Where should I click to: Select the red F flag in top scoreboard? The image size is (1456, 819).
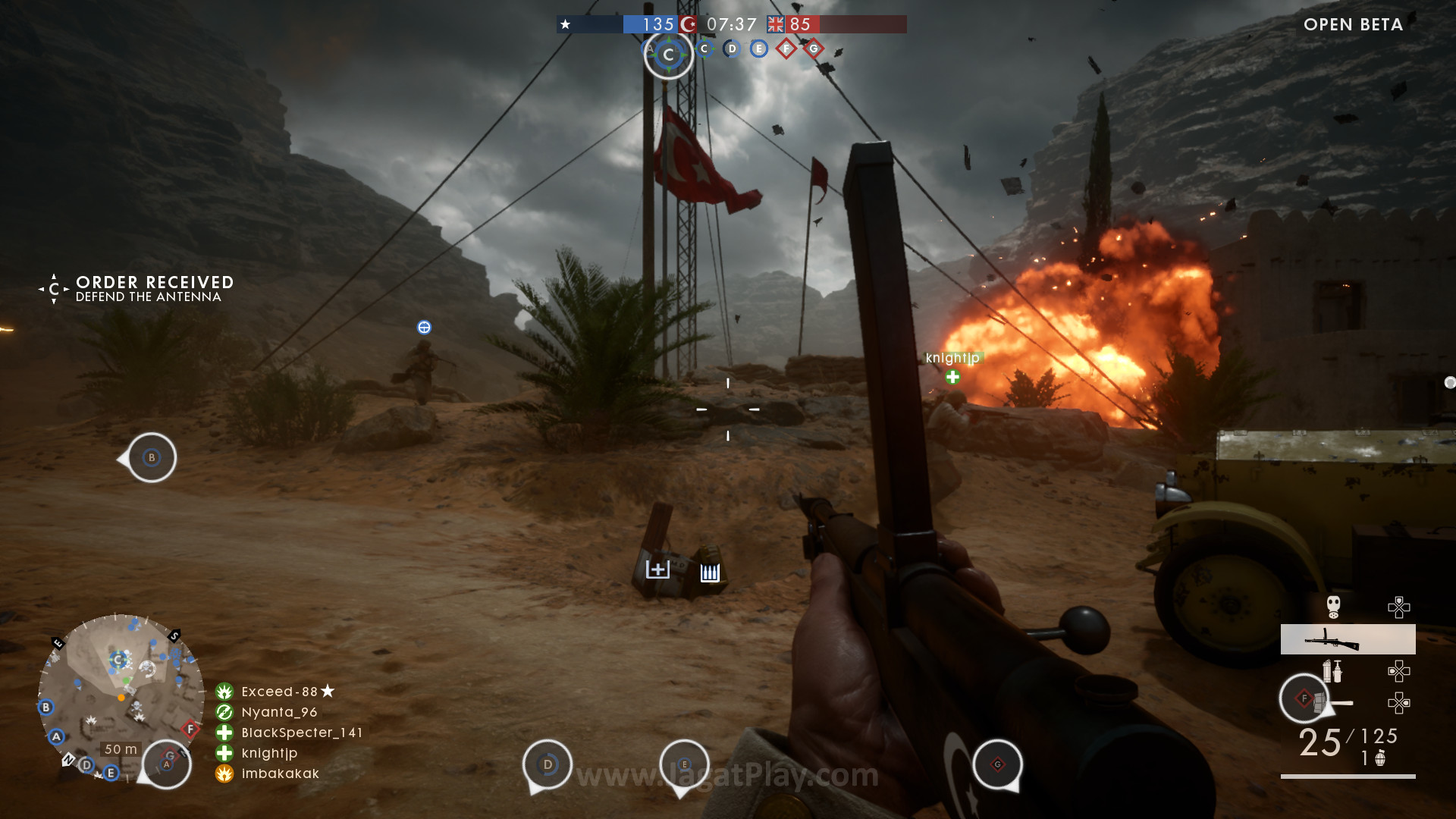click(x=786, y=49)
